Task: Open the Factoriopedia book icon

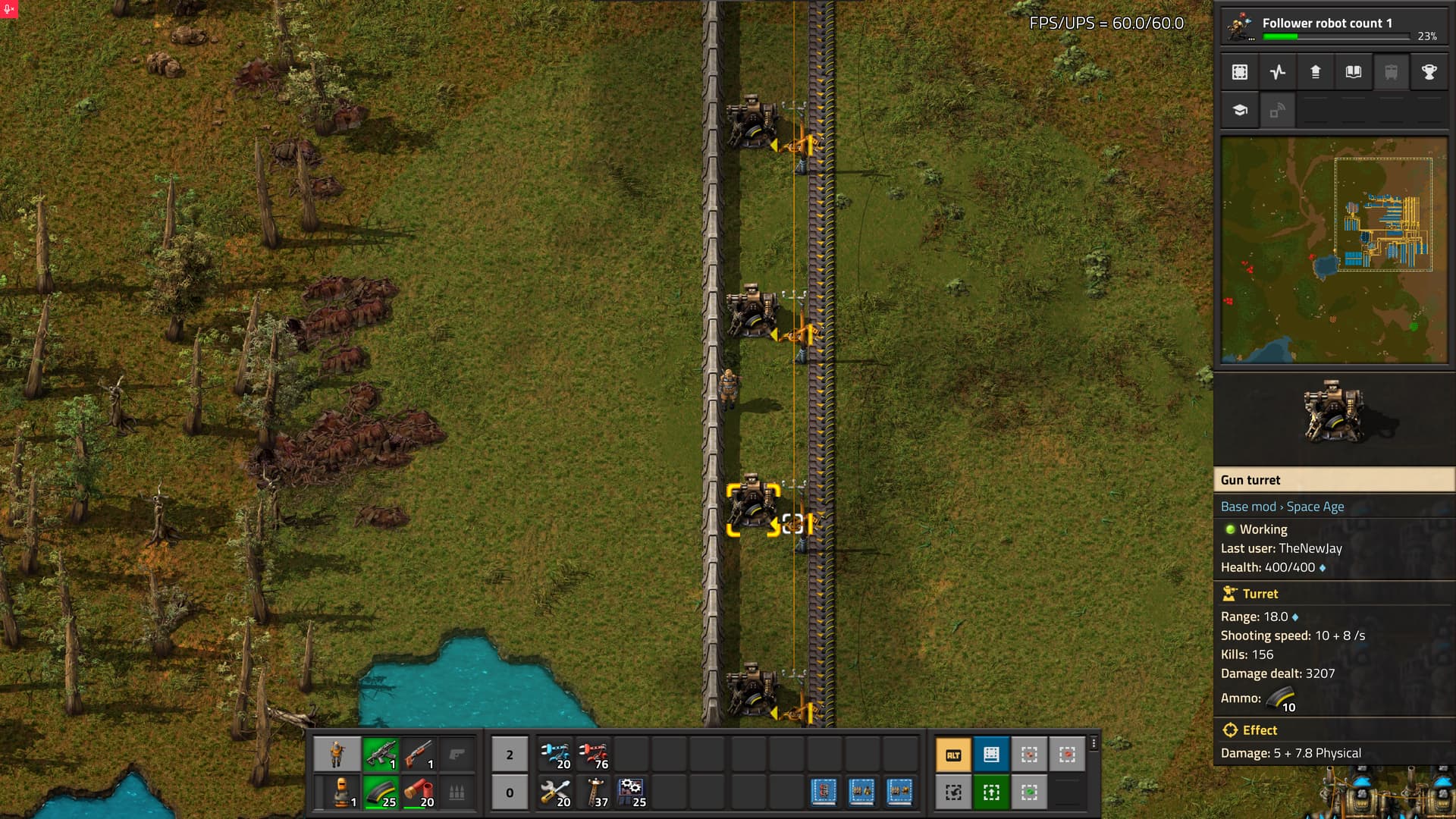Action: 1354,72
